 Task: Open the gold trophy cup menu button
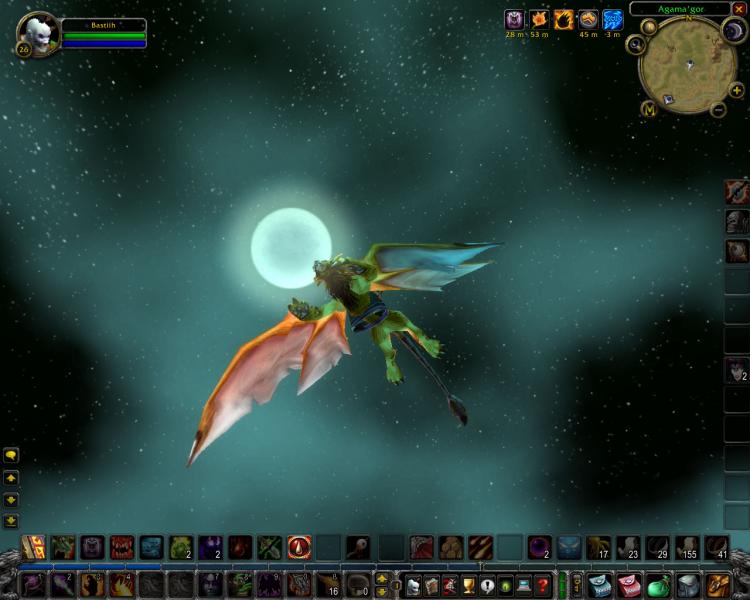[x=468, y=585]
